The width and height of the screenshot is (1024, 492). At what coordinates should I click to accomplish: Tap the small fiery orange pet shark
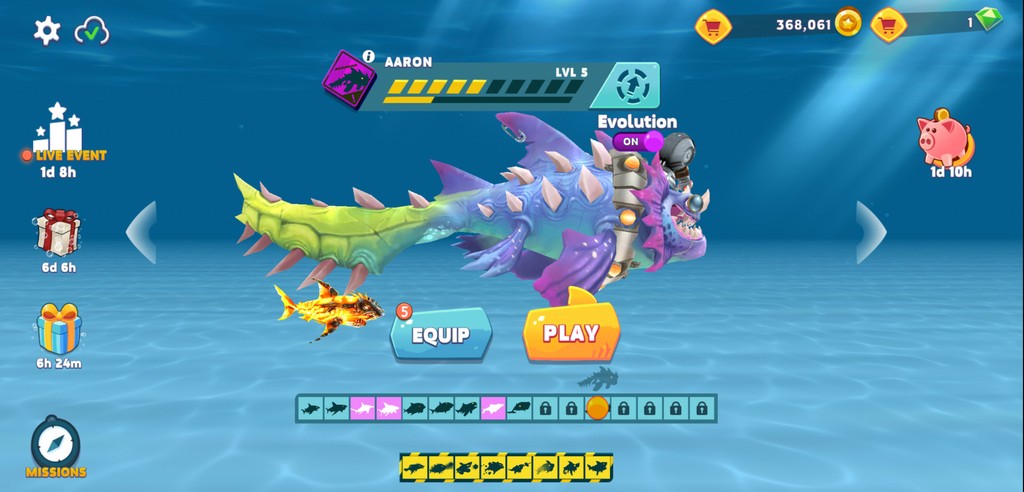coord(328,308)
